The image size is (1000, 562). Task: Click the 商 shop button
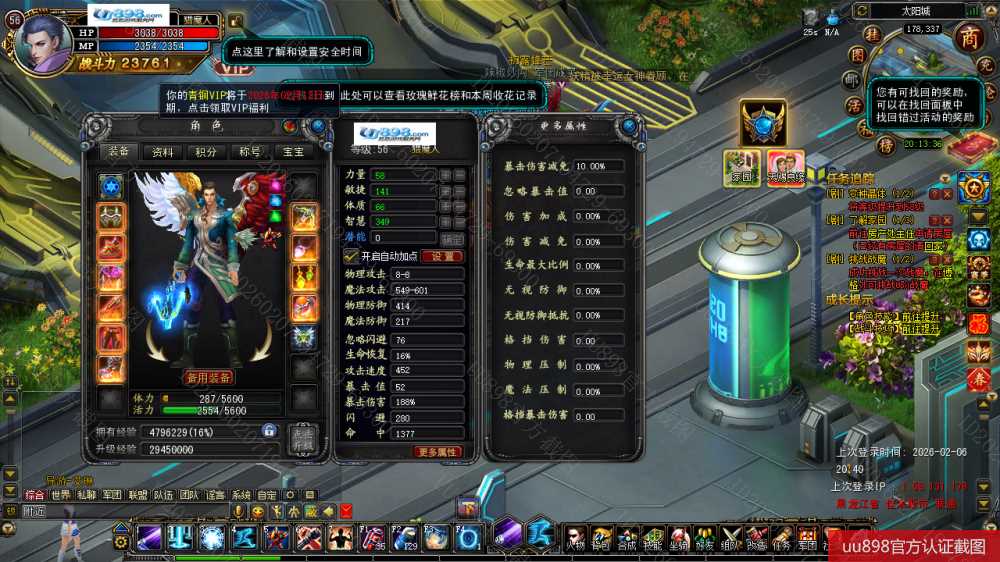click(969, 37)
